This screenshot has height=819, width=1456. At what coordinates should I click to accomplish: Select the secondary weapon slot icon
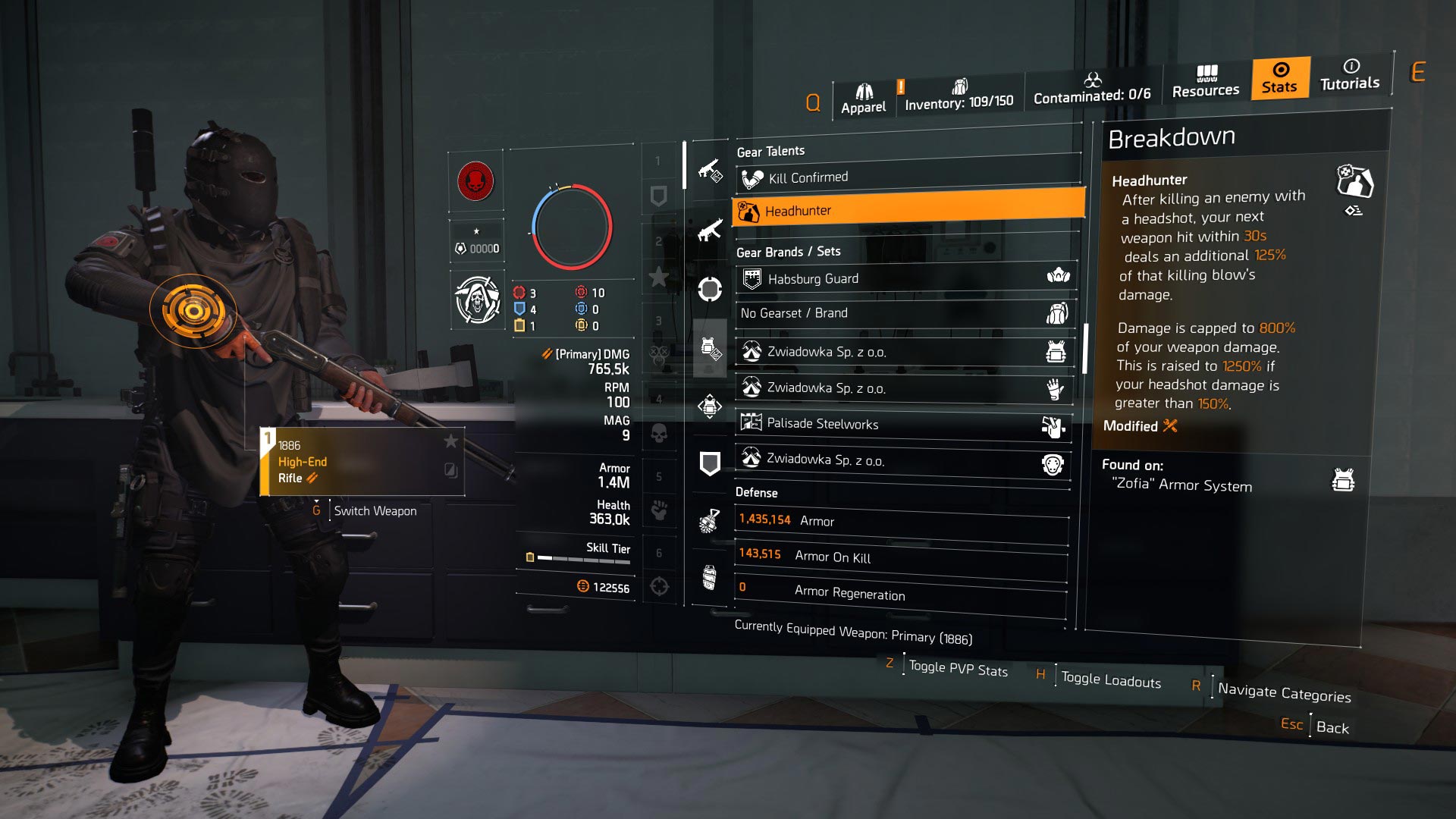(709, 230)
